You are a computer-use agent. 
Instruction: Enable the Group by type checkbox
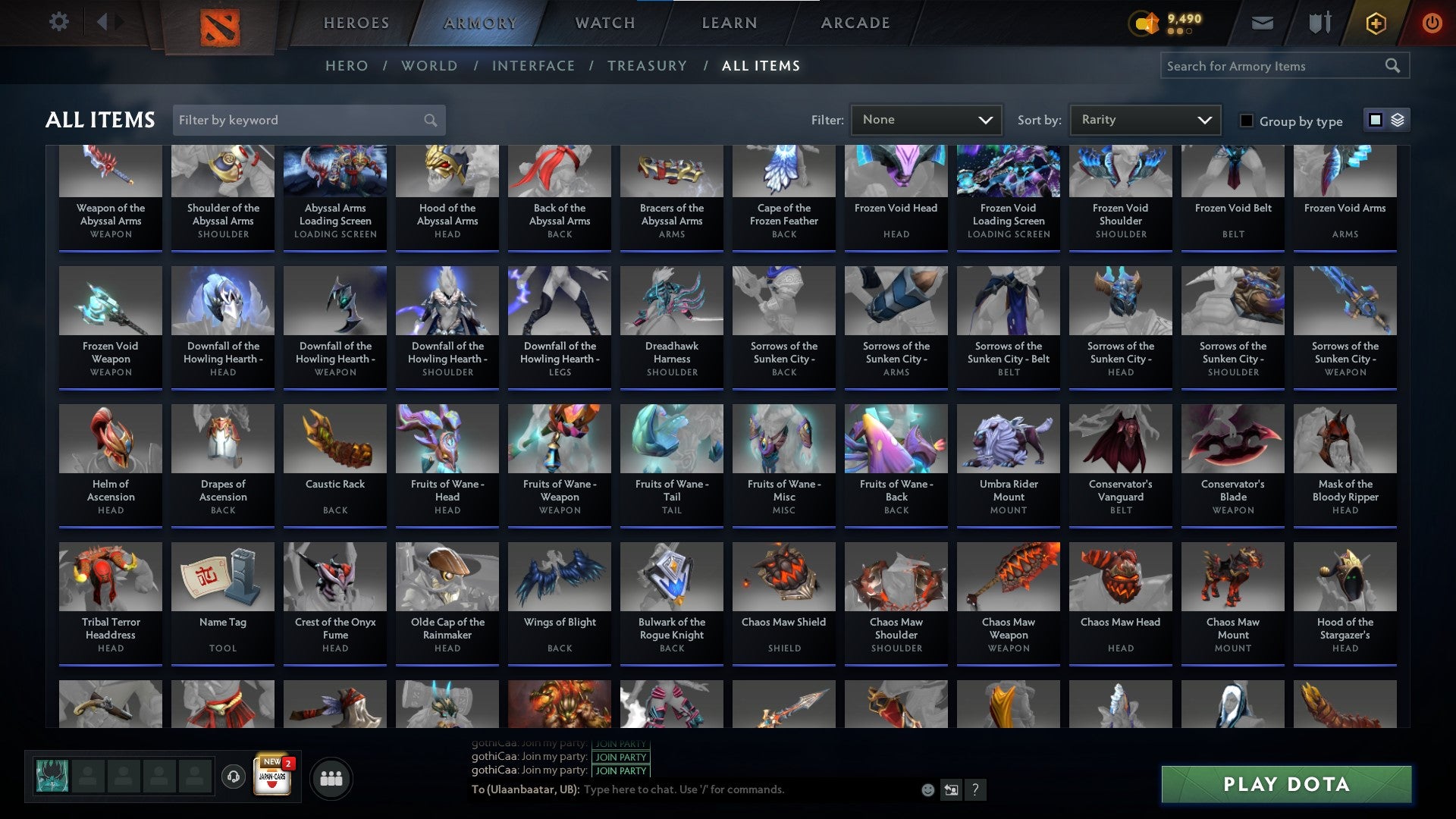[1246, 121]
